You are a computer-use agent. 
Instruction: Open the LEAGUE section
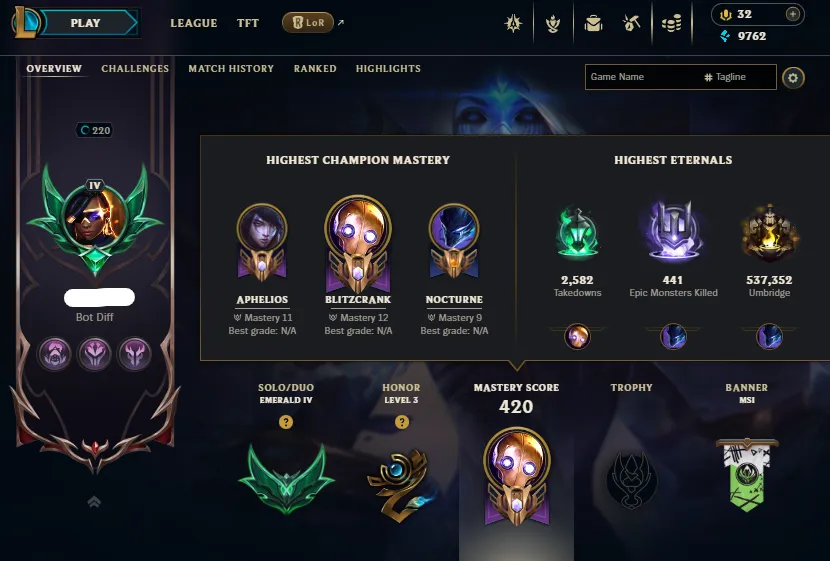pos(194,23)
